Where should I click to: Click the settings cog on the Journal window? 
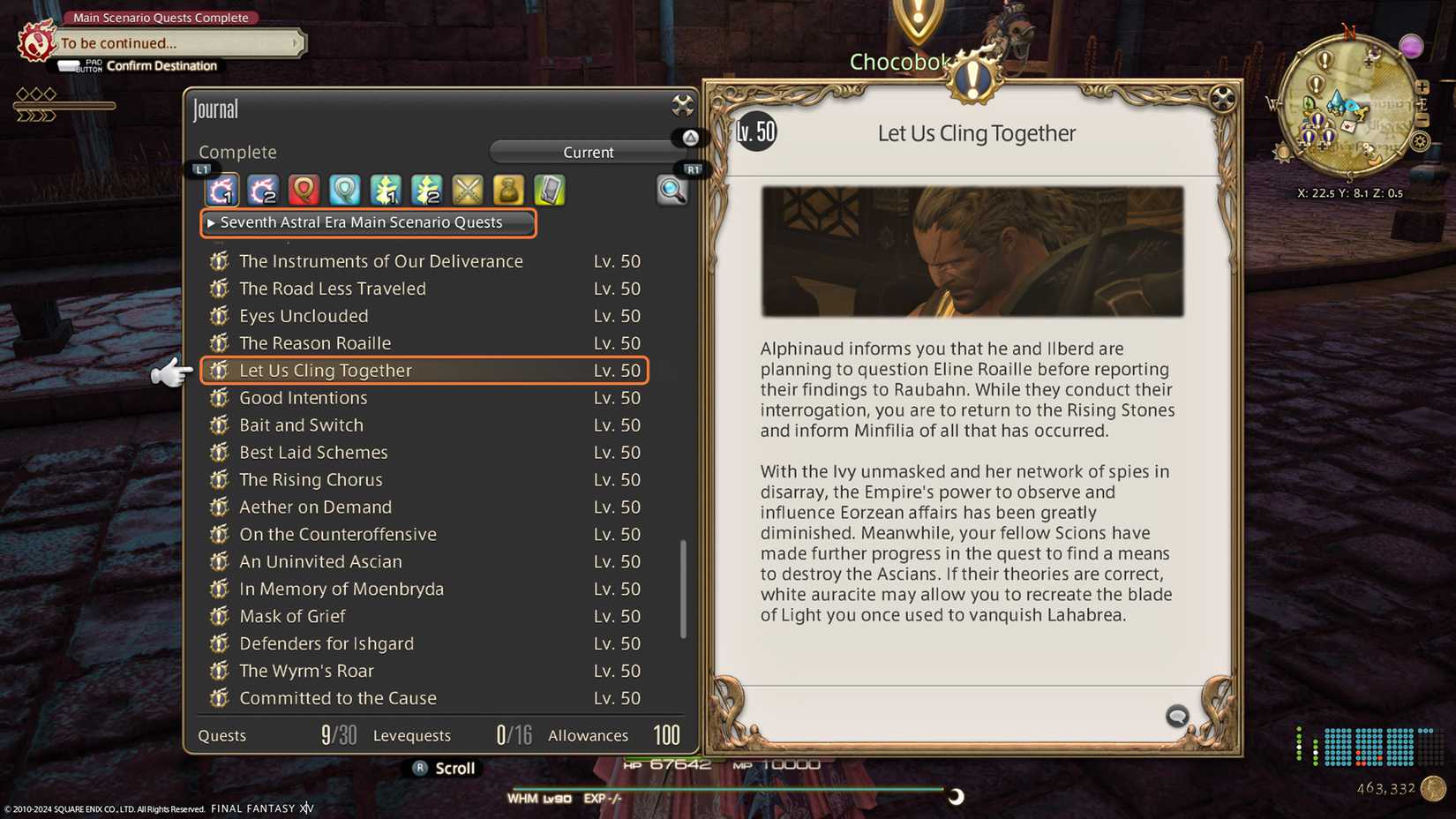click(x=681, y=106)
